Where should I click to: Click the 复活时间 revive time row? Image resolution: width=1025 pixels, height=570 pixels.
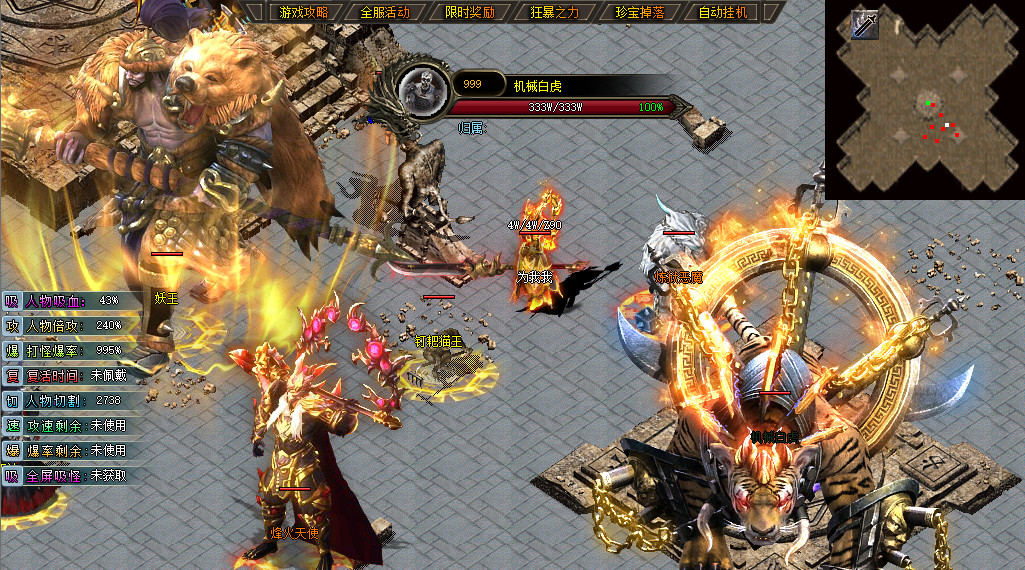click(x=70, y=376)
